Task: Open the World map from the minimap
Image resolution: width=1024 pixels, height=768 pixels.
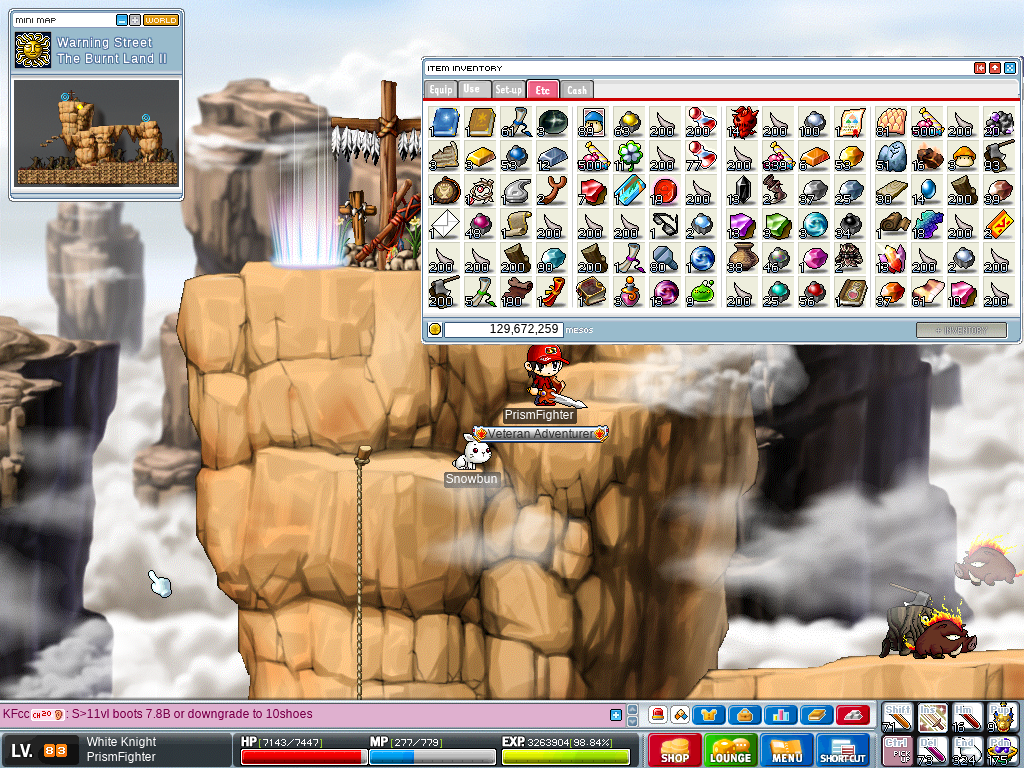Action: 161,20
